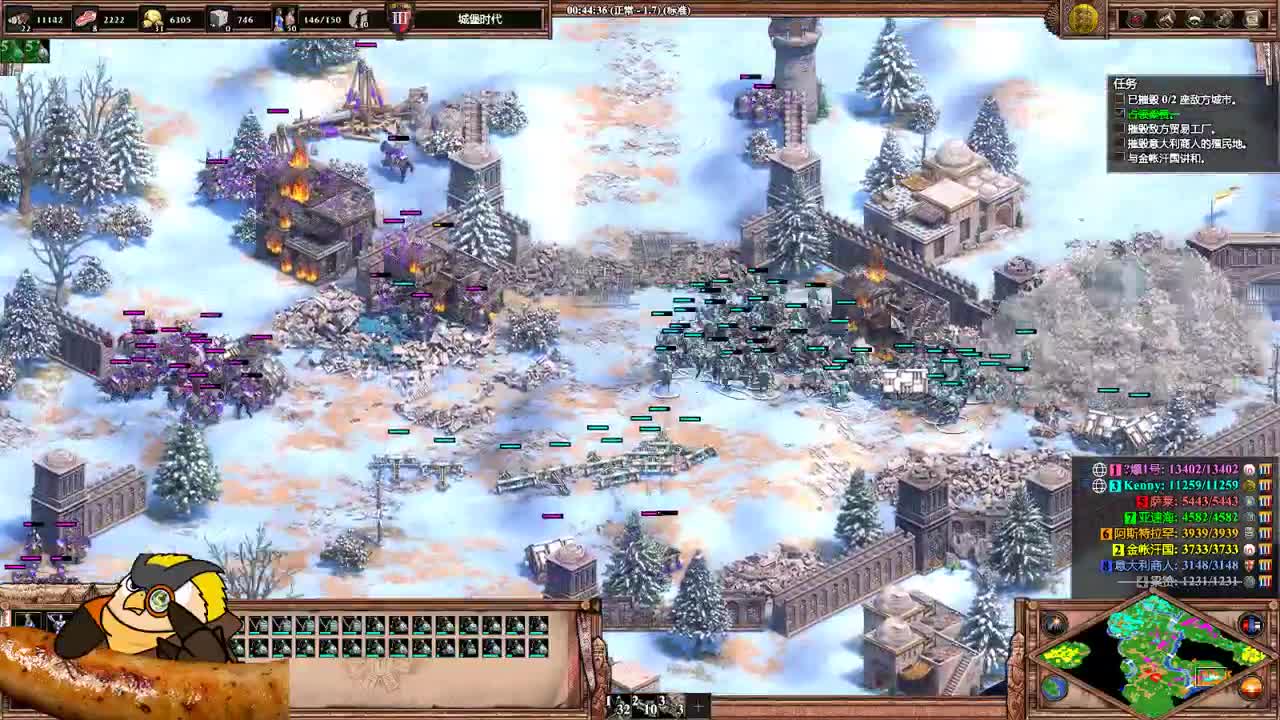Open the objectives (任务) icon in top-right toolbar

(1192, 17)
